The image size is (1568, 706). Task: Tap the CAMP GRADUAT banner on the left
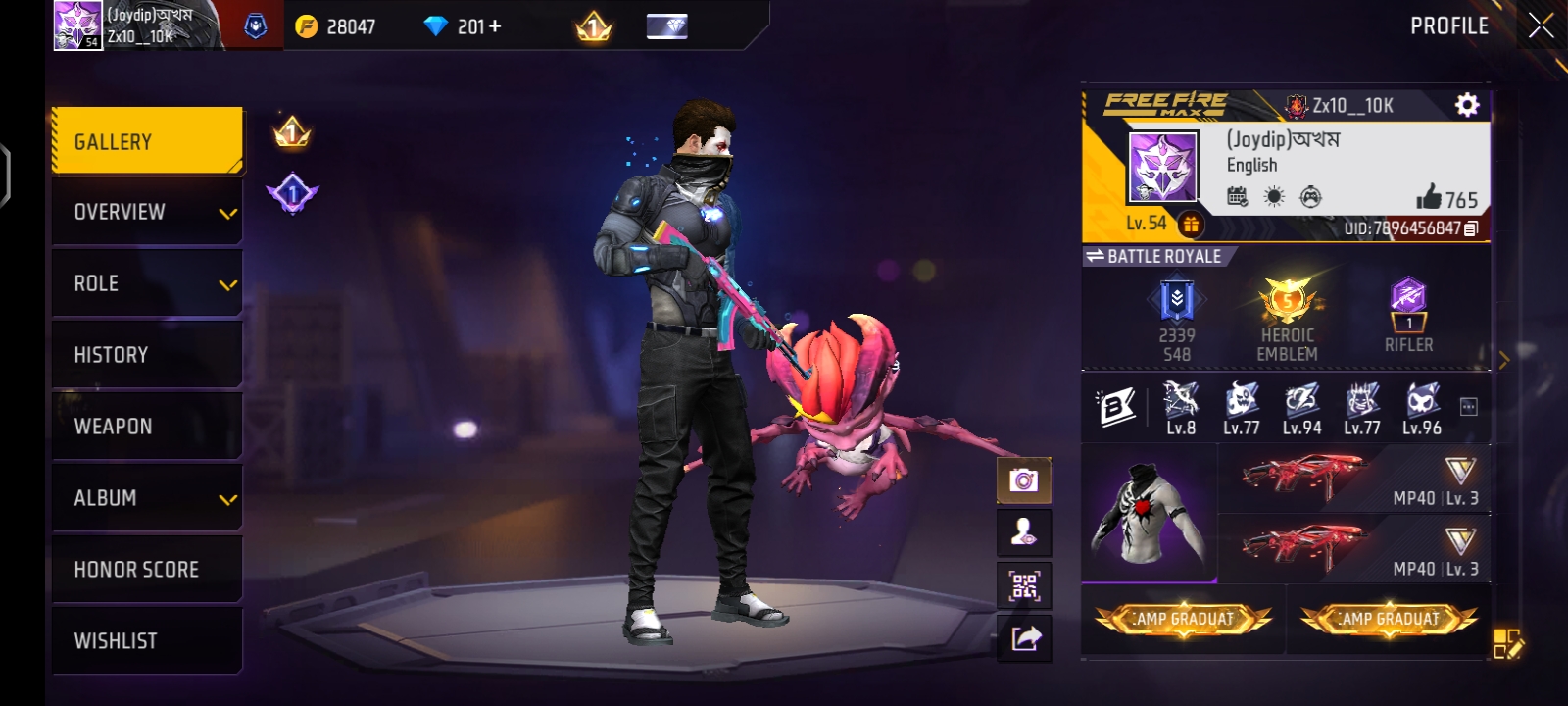[1182, 619]
